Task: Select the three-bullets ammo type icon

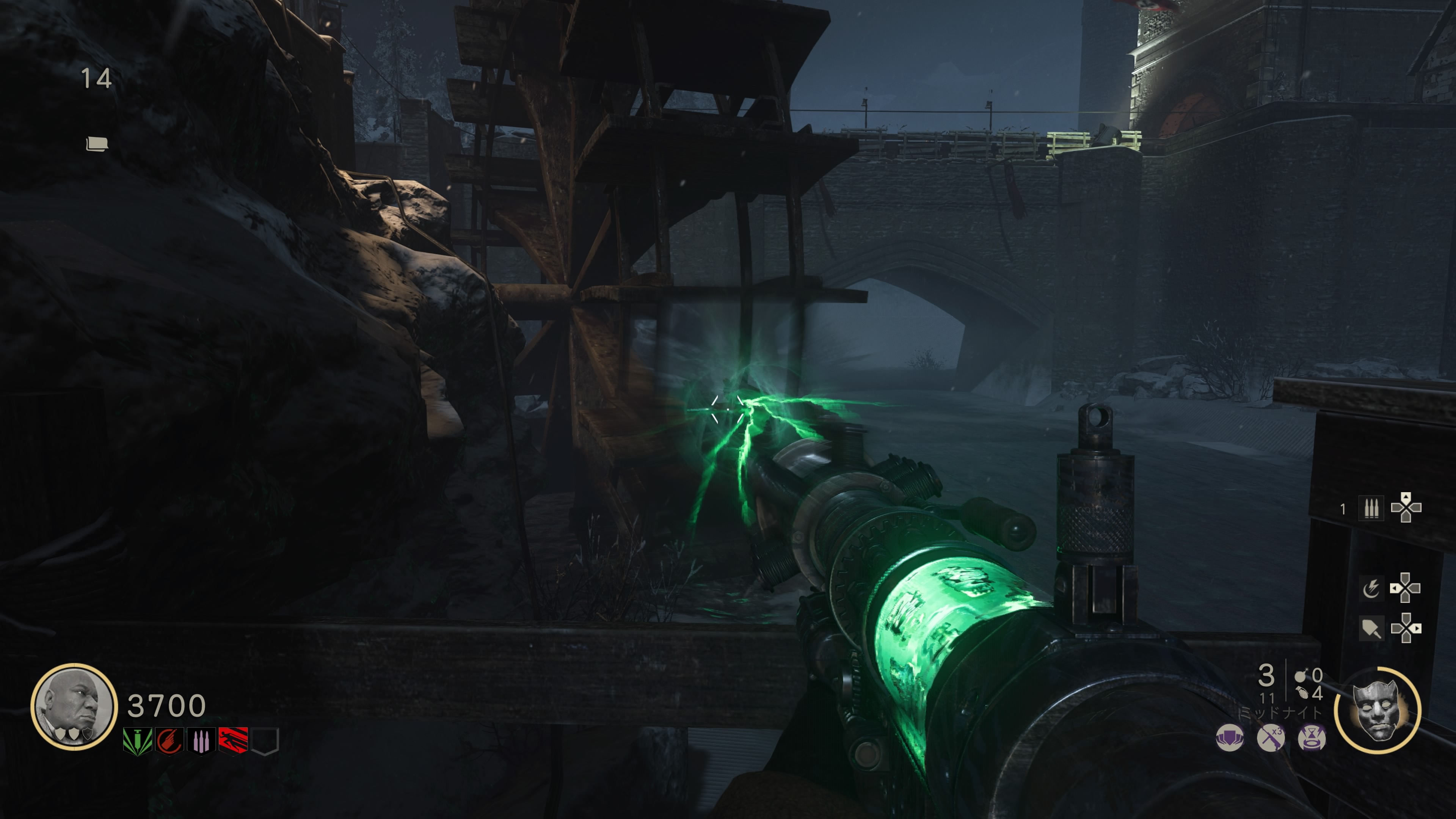Action: (x=1371, y=508)
